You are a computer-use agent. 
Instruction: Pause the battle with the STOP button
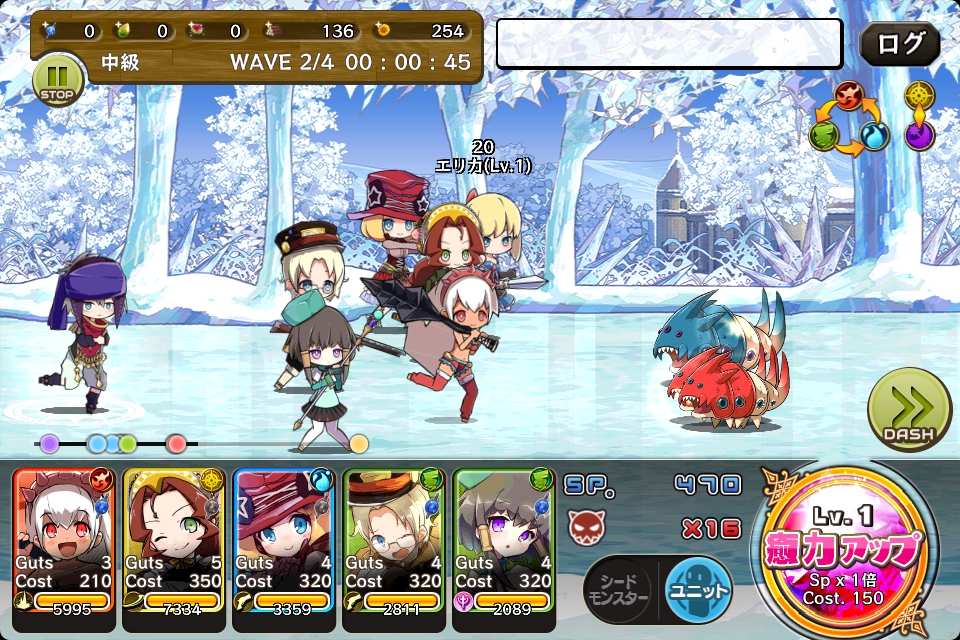57,80
